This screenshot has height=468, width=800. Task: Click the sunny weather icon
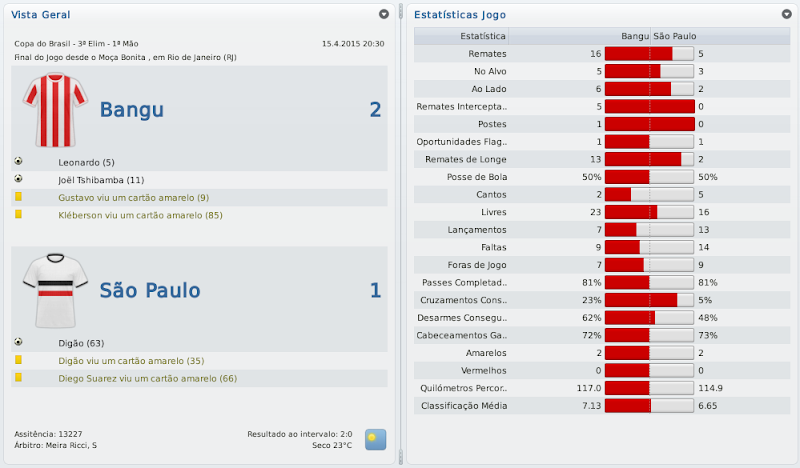click(x=375, y=439)
